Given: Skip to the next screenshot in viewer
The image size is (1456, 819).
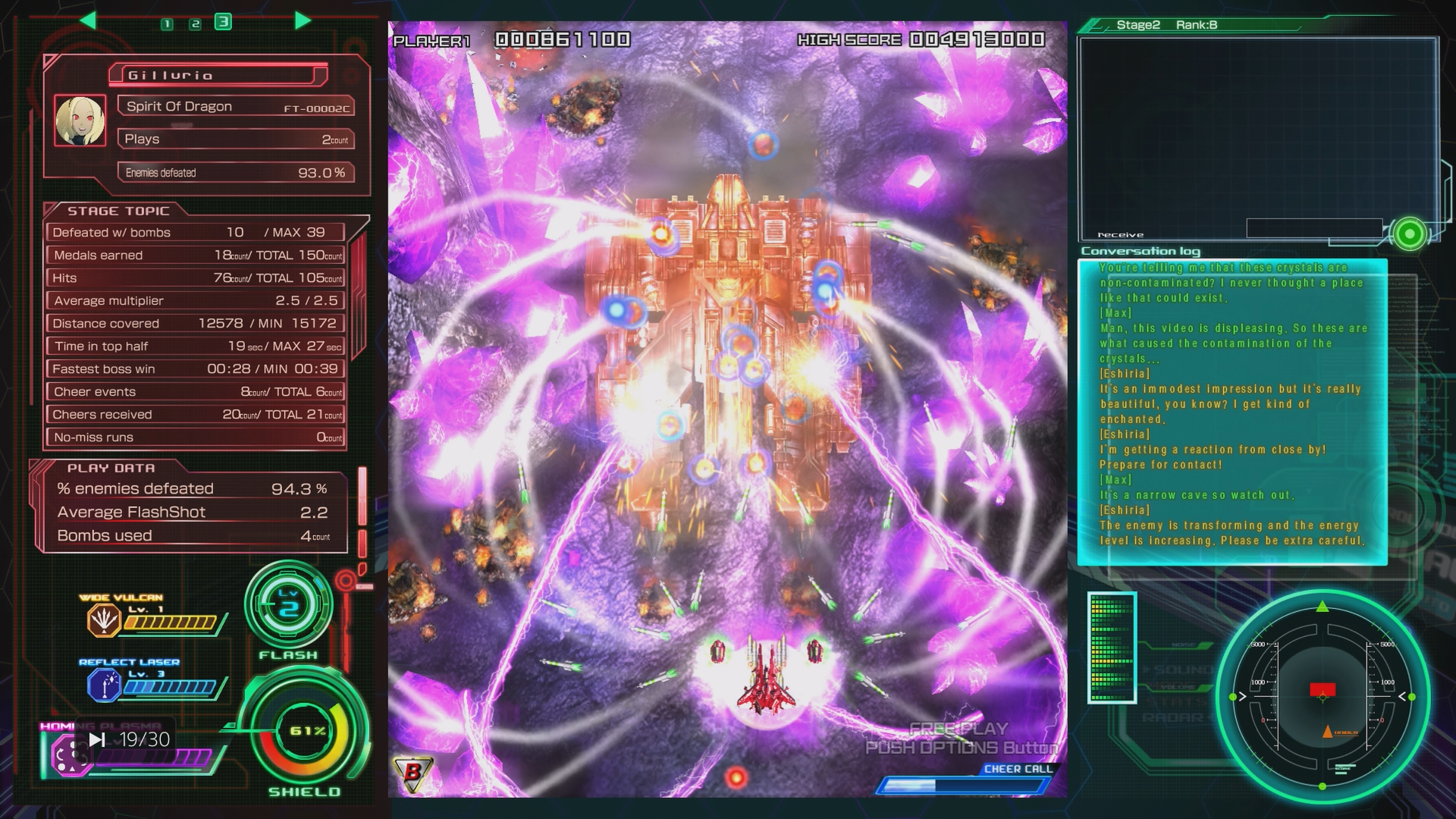Looking at the screenshot, I should 97,739.
